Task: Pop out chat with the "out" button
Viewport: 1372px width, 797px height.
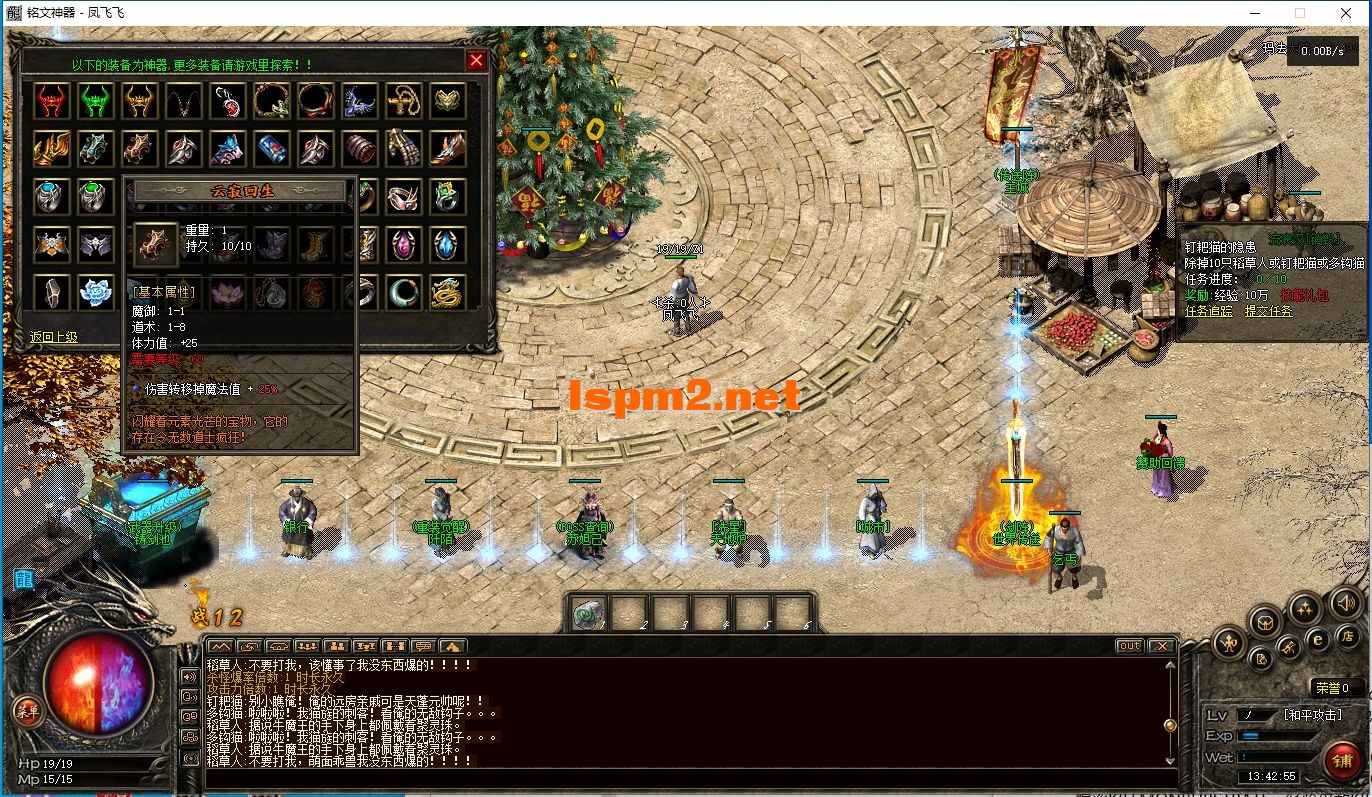Action: (x=1128, y=645)
